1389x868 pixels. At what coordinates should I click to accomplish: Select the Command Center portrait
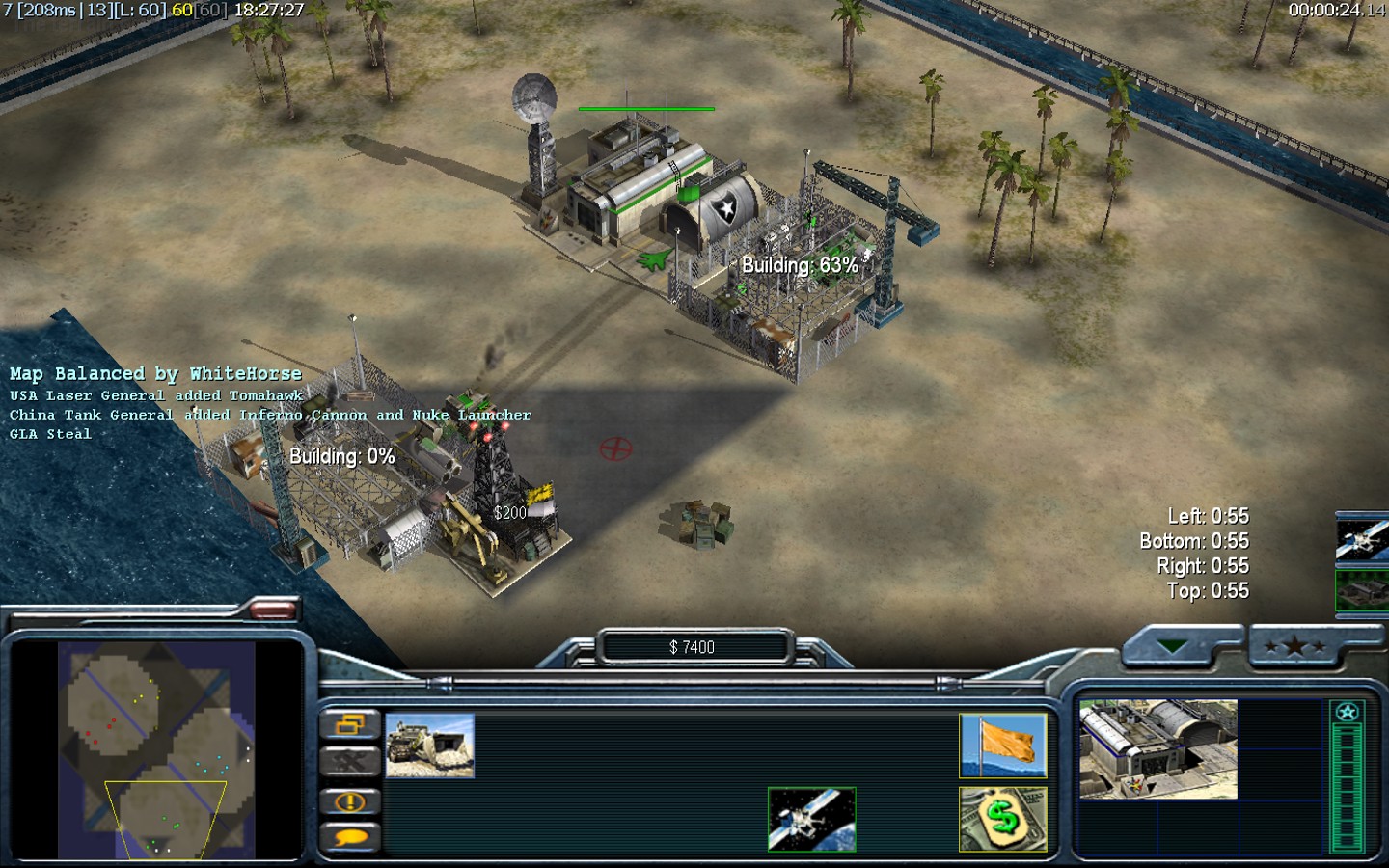[x=1157, y=749]
